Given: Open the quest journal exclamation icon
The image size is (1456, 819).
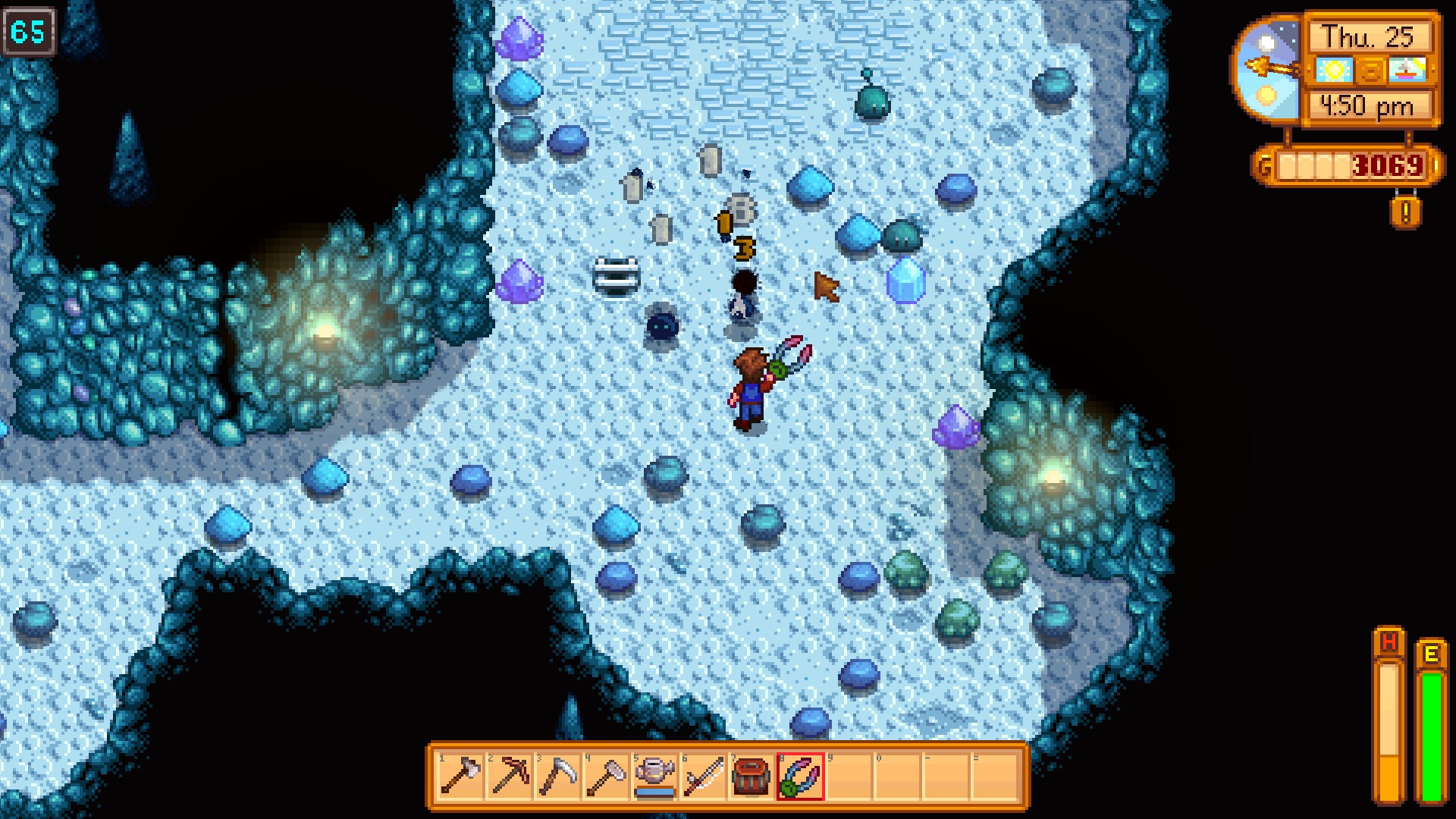Looking at the screenshot, I should coord(1405,212).
